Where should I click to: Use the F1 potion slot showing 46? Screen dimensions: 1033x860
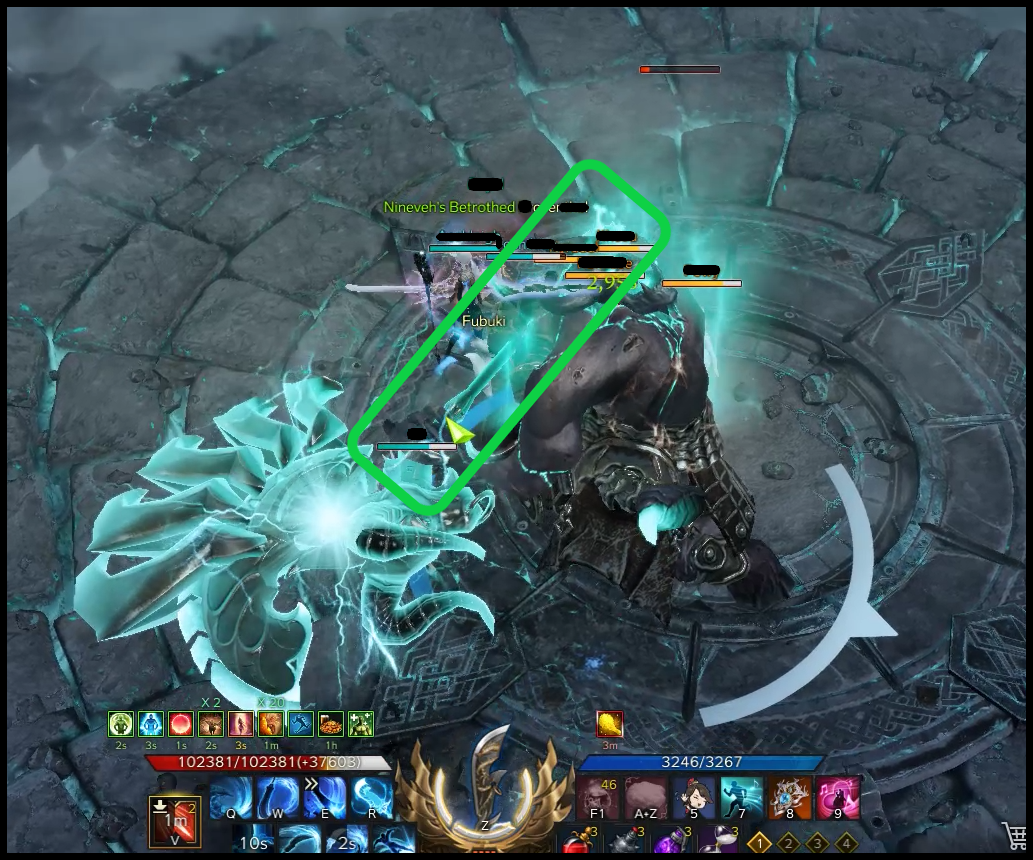click(597, 798)
